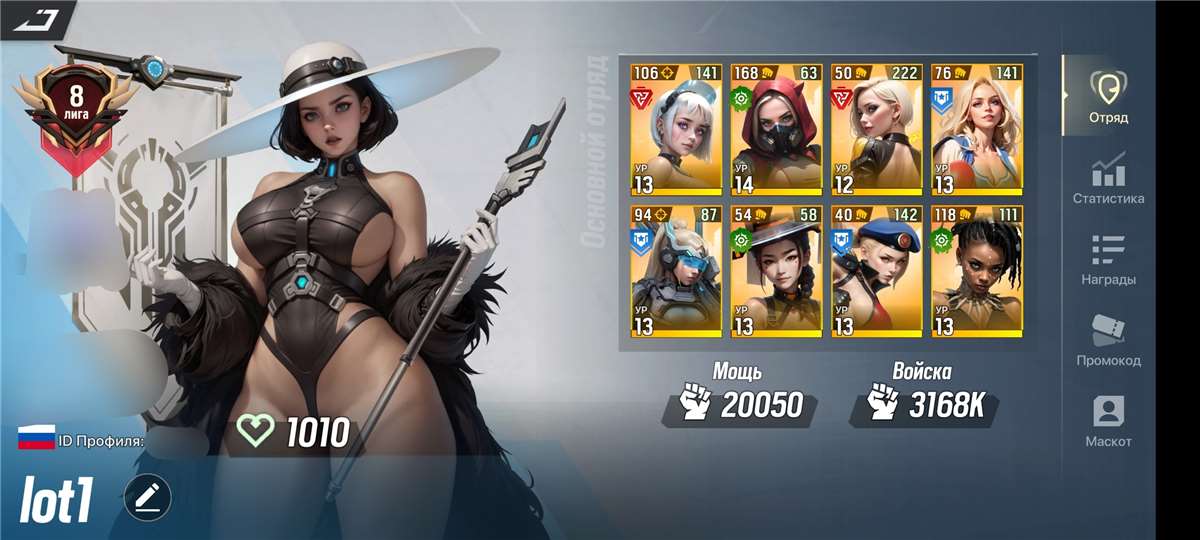Open the Статистика tab
This screenshot has width=1200, height=540.
(1108, 178)
